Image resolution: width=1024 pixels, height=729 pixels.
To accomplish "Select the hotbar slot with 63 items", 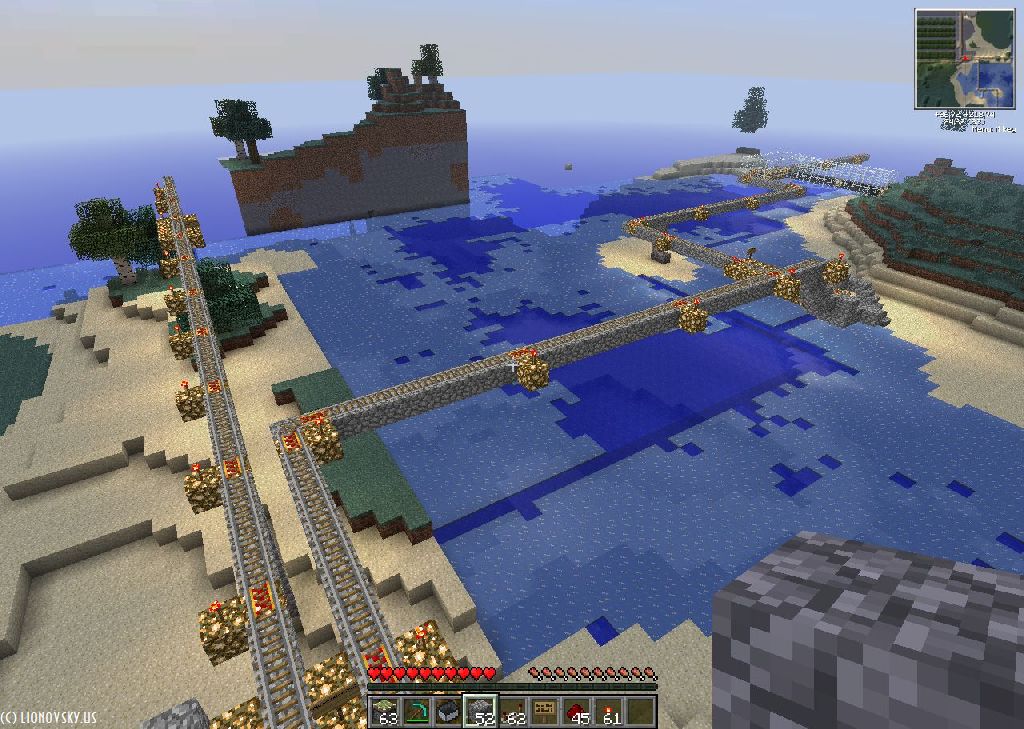I will pos(386,711).
